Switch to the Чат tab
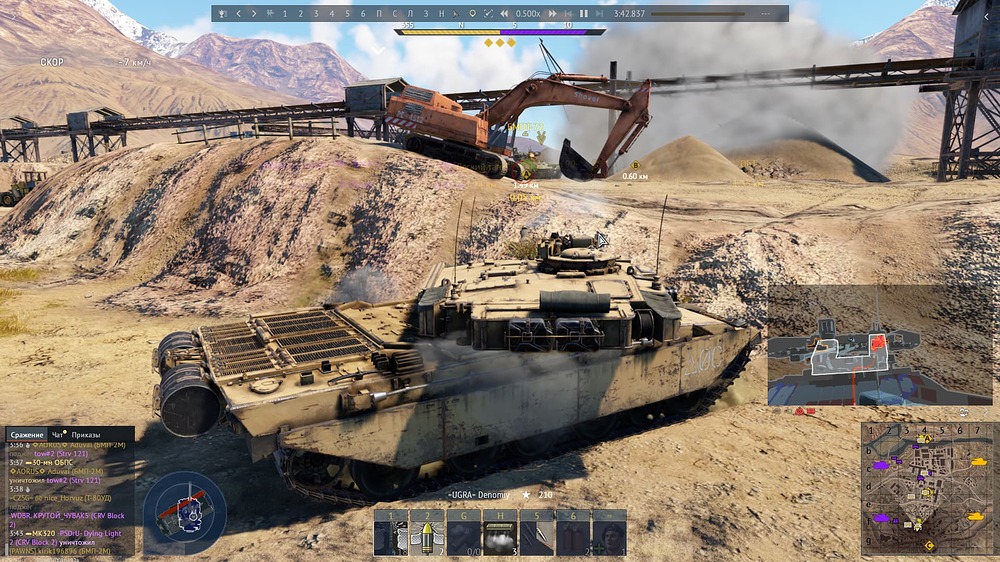Screen dimensions: 1000x562 point(58,435)
